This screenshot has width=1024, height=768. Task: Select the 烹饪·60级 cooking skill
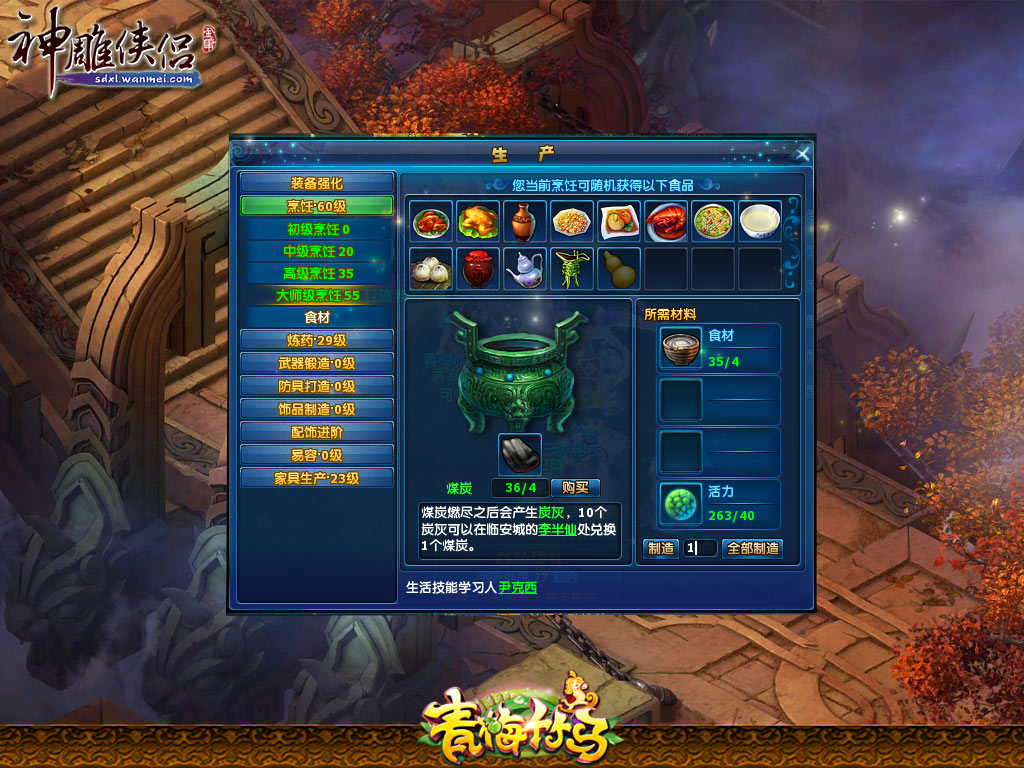pos(316,206)
